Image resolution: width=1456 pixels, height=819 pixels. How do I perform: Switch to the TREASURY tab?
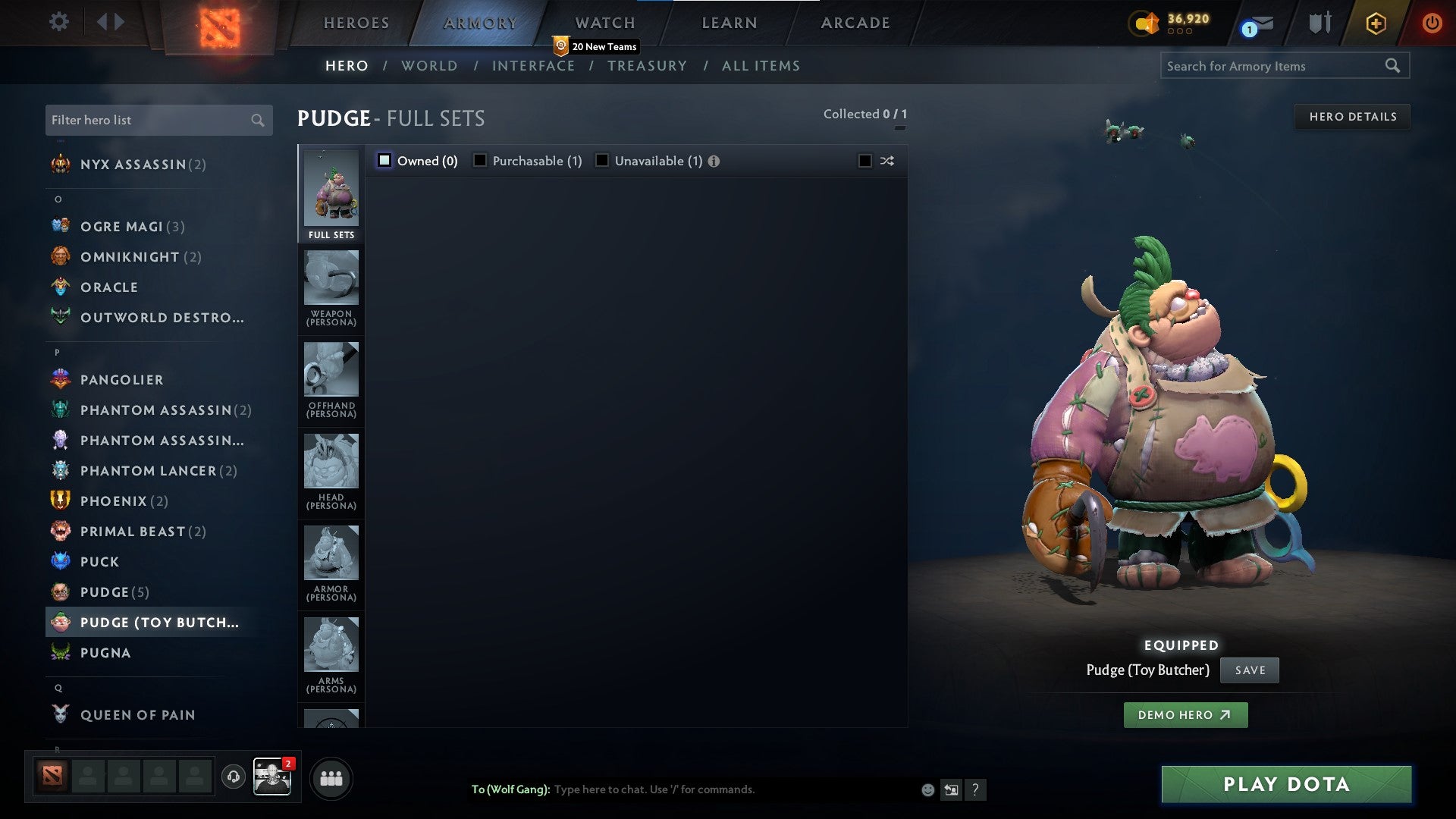coord(648,66)
